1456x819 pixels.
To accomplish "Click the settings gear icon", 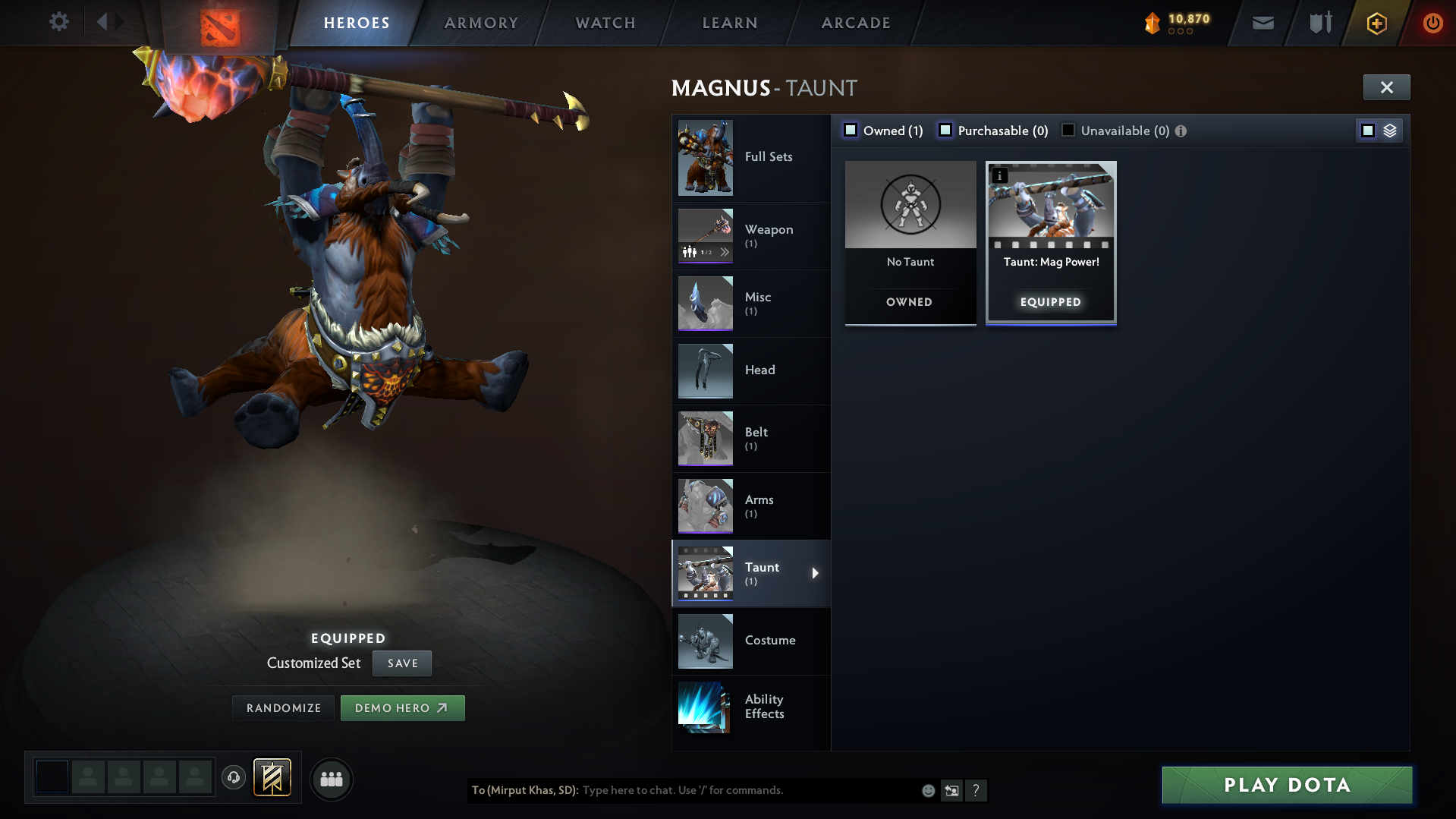I will coord(58,22).
